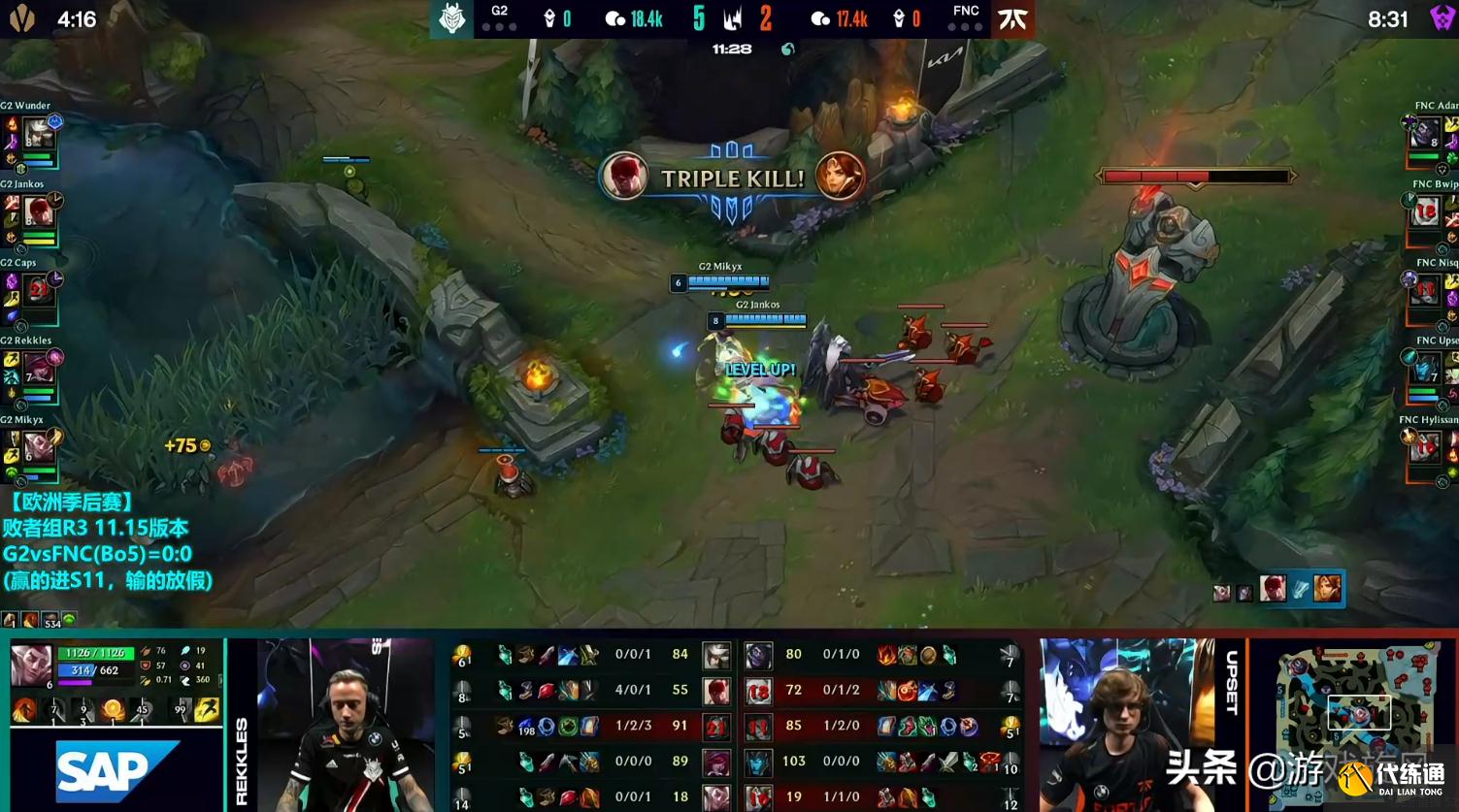Select the G2 Esports logo in the scoreboard

(454, 17)
